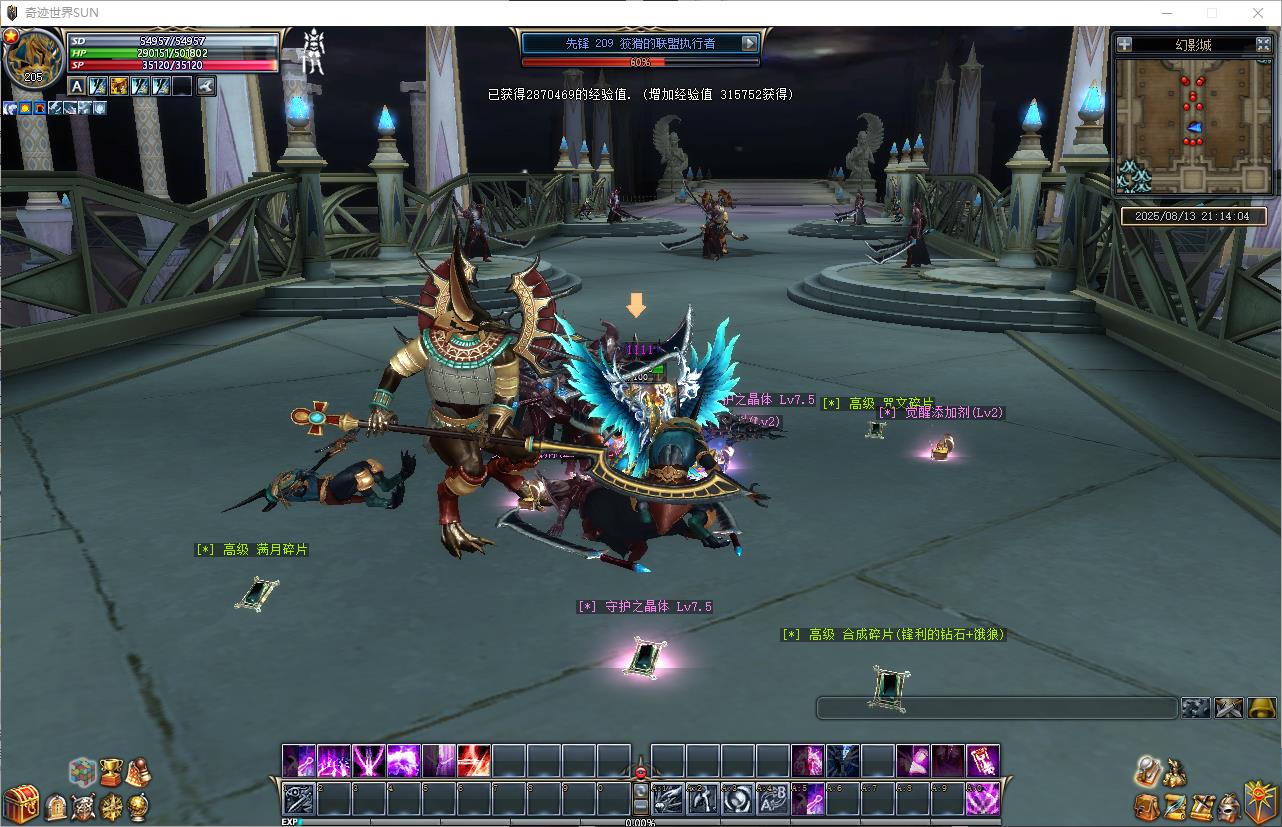Click the treasure chest icon
The height and width of the screenshot is (827, 1282).
19,804
